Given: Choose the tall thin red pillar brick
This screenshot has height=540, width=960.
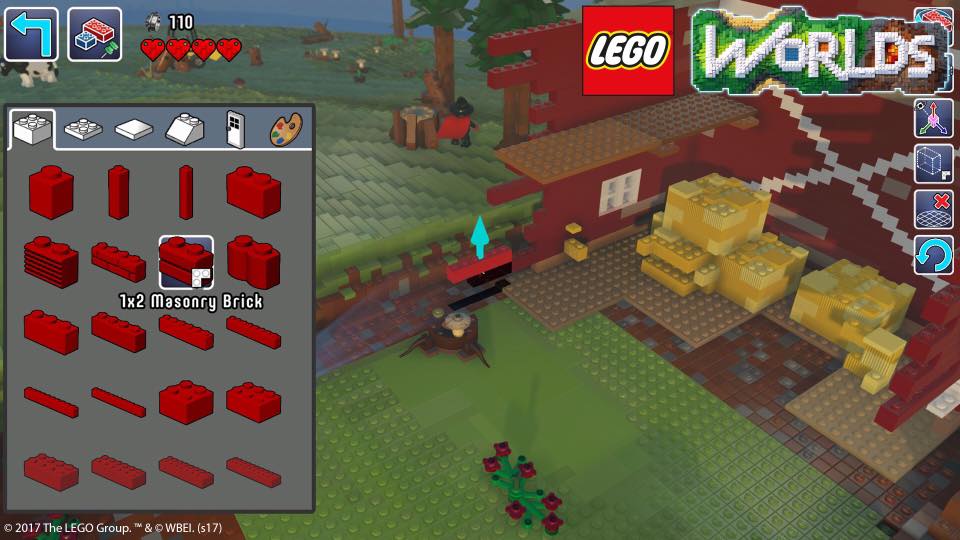Looking at the screenshot, I should 186,191.
